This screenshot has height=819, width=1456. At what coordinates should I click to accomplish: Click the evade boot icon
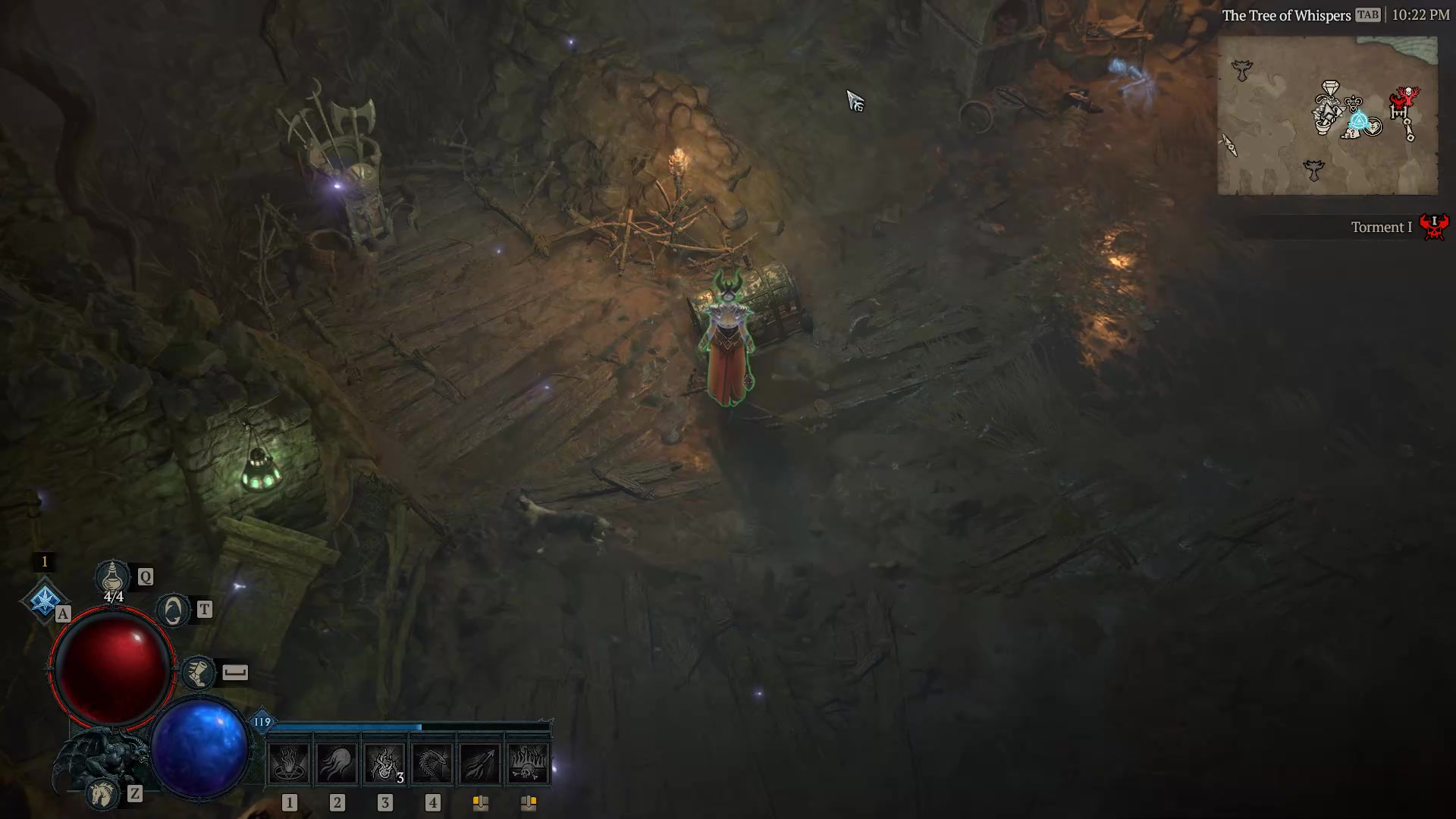point(197,673)
